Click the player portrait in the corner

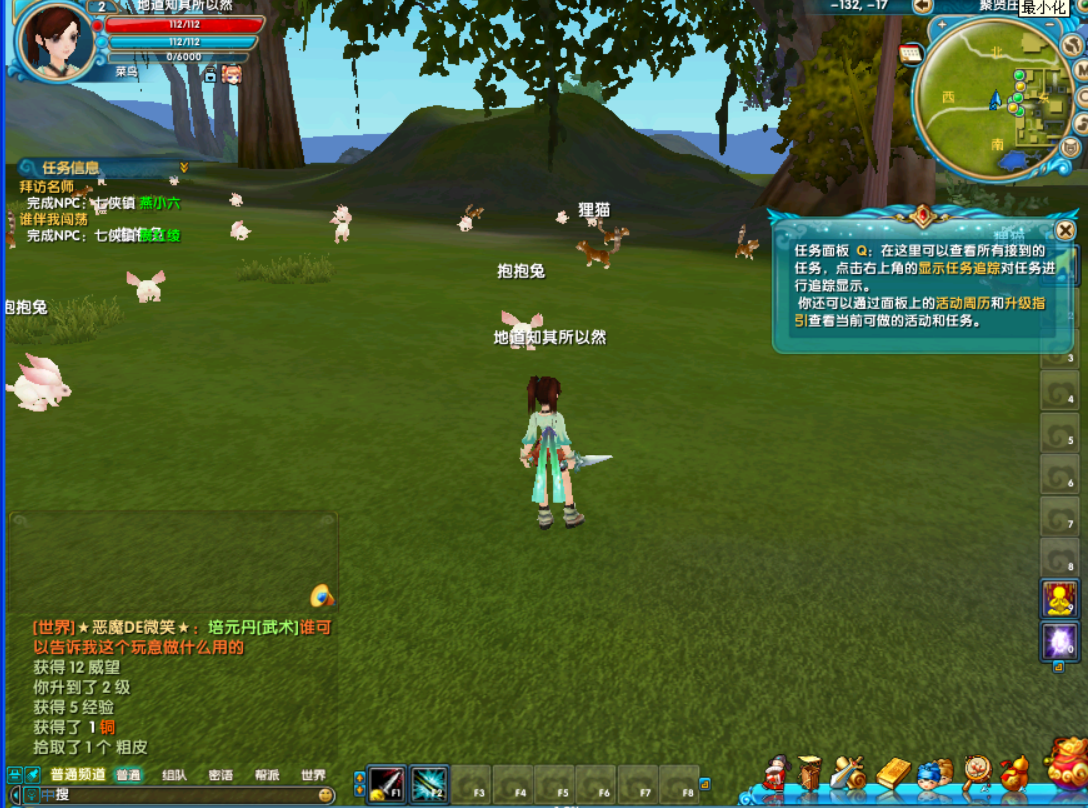pyautogui.click(x=50, y=40)
